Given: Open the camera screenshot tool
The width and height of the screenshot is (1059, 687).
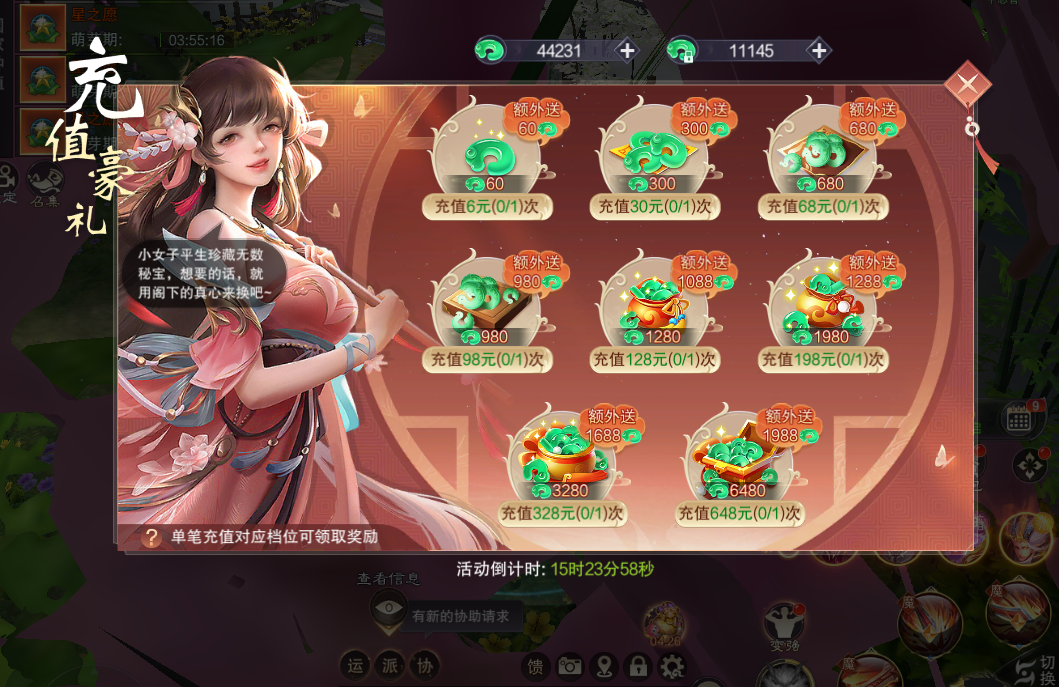Looking at the screenshot, I should 570,666.
